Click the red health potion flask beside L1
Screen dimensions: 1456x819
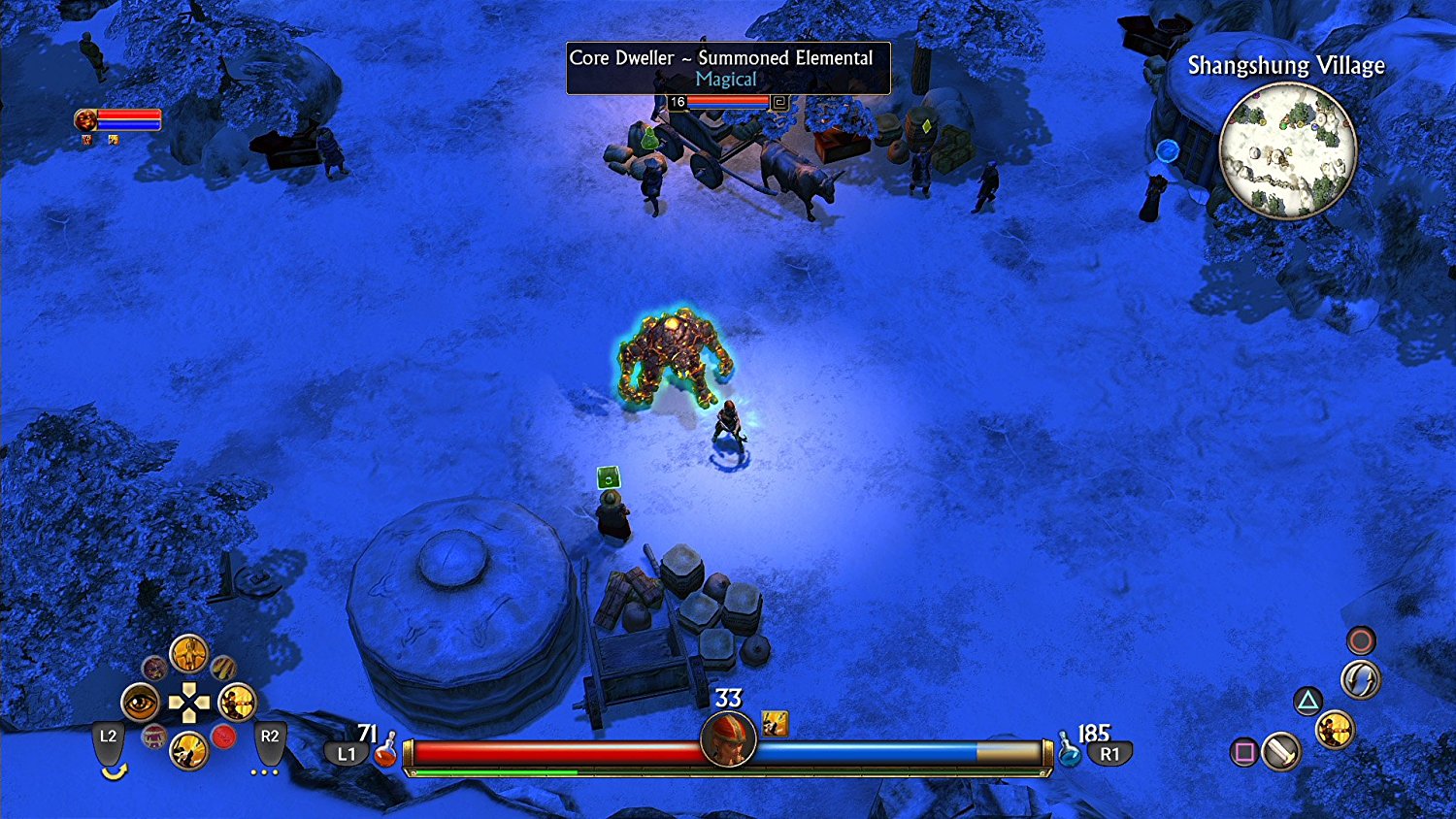(386, 750)
